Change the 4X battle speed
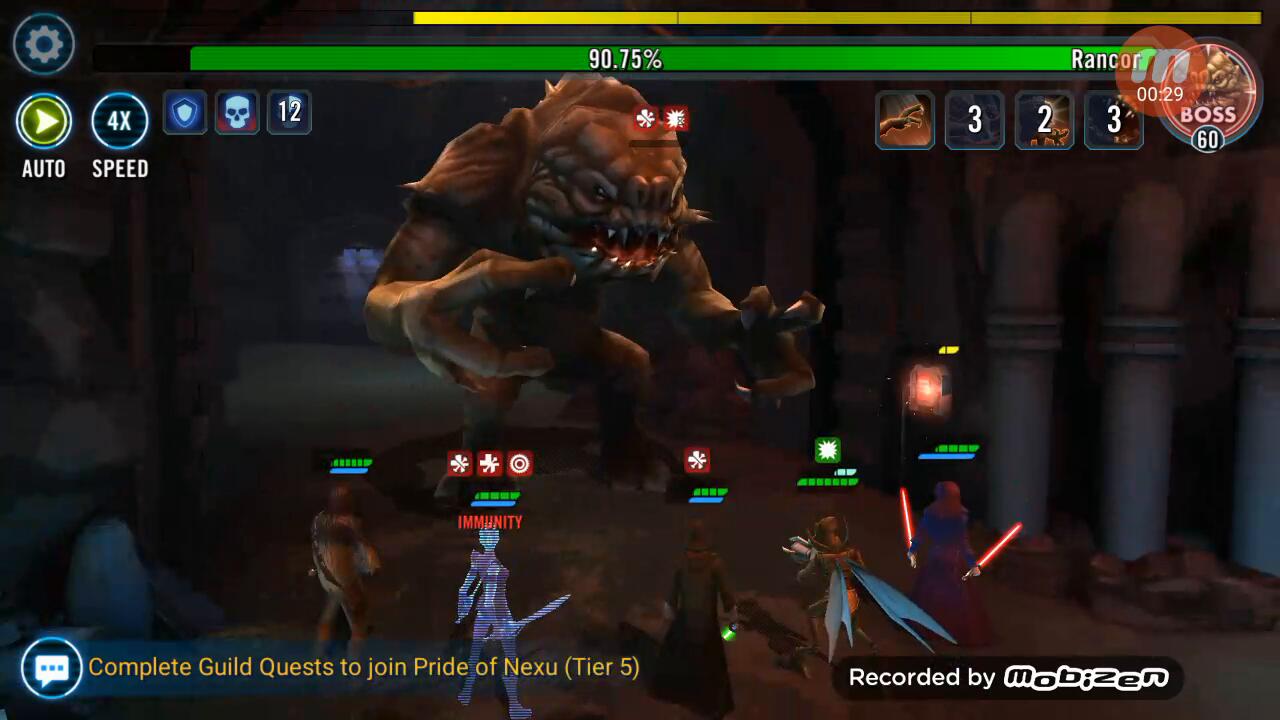This screenshot has width=1280, height=720. click(x=120, y=122)
